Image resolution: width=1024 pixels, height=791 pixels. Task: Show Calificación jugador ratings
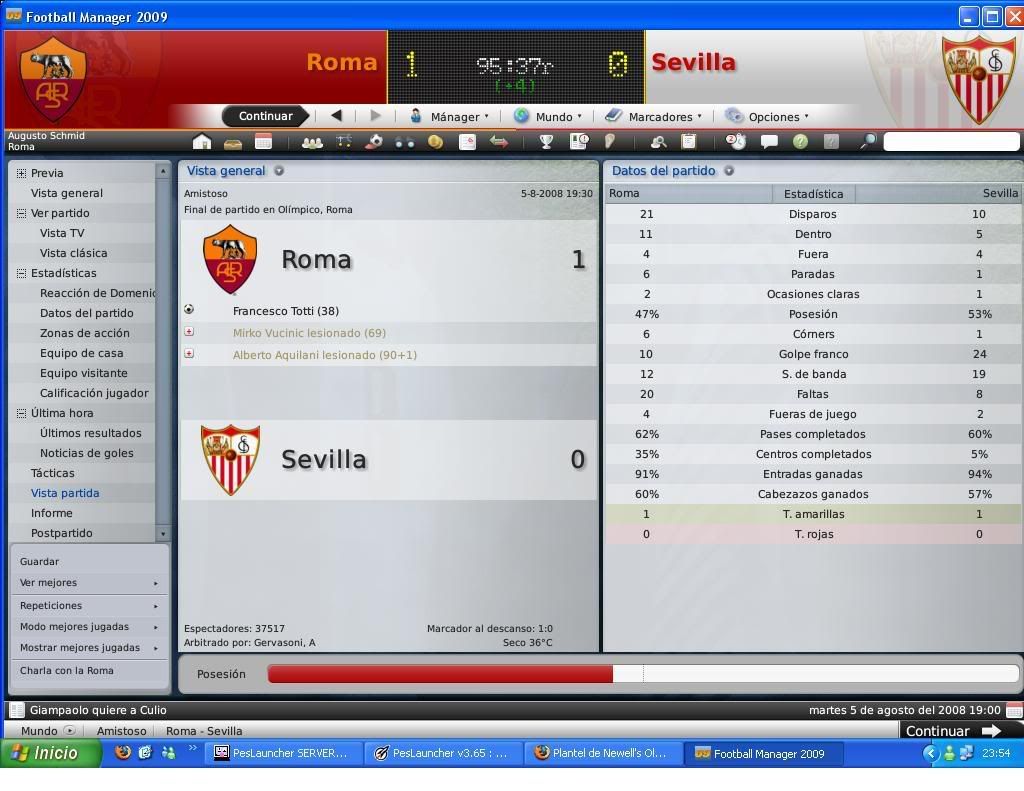[94, 393]
